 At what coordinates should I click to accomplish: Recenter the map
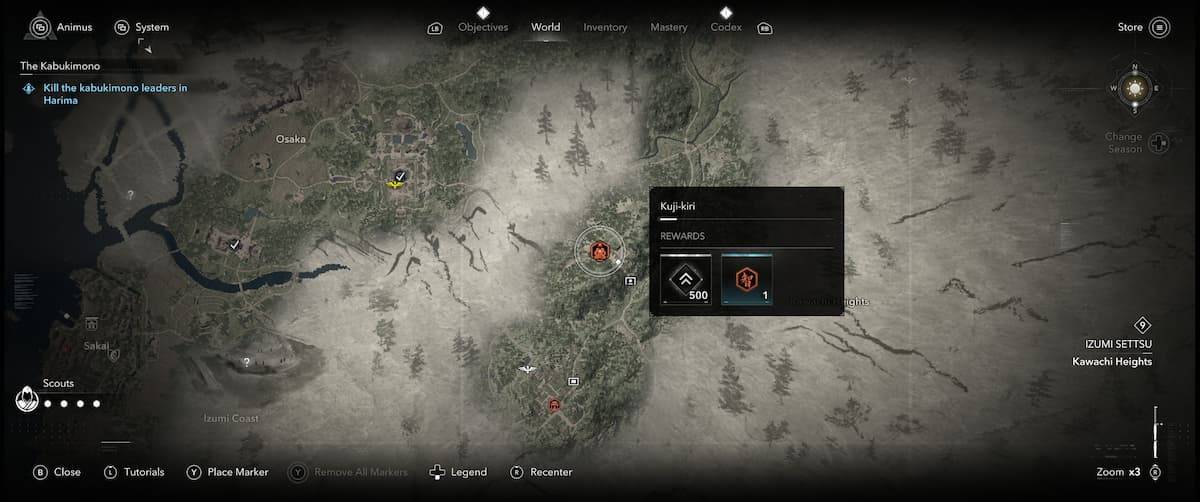pos(542,472)
